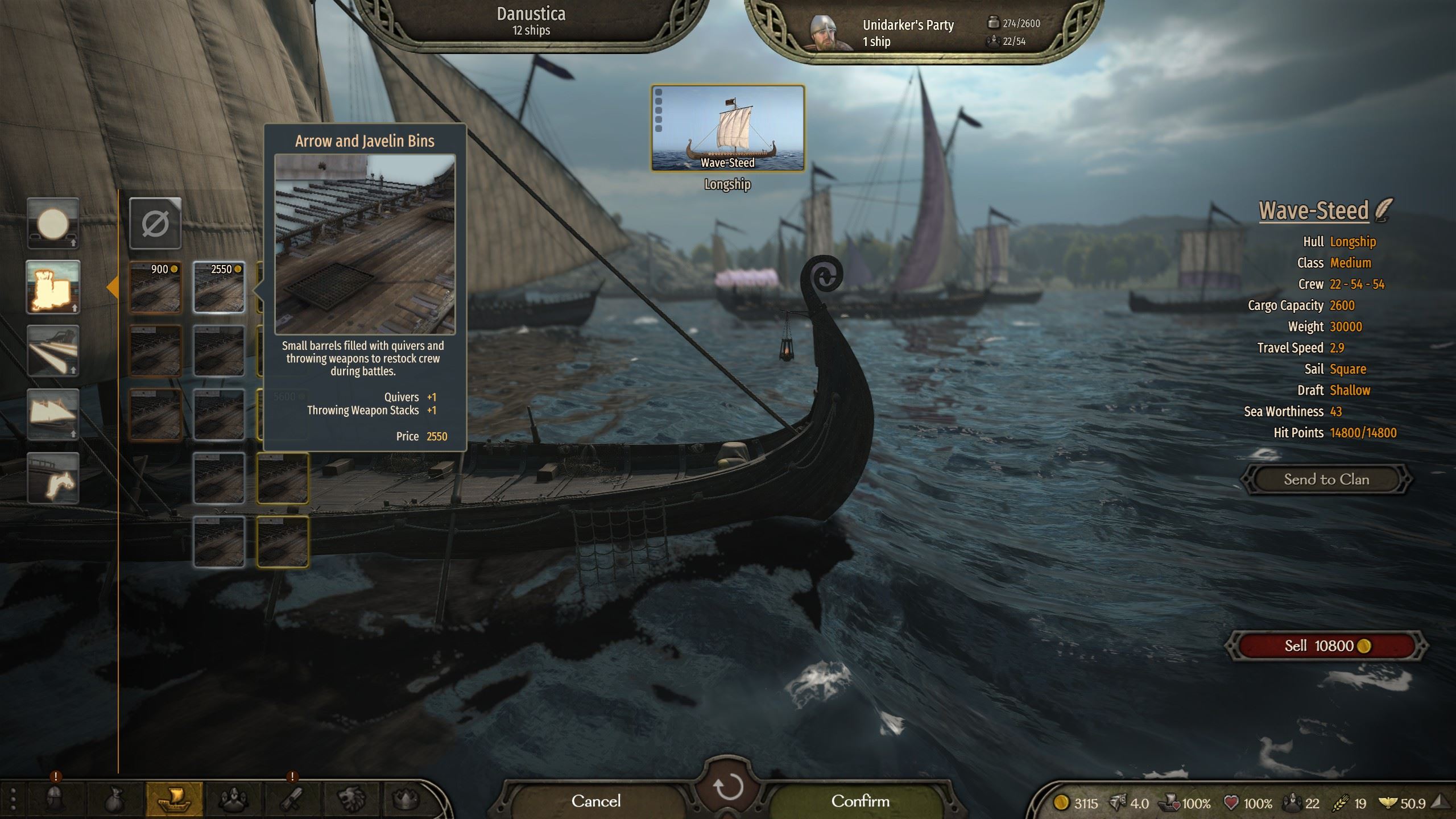Open the figurehead upgrade category
The height and width of the screenshot is (819, 1456).
pos(53,478)
